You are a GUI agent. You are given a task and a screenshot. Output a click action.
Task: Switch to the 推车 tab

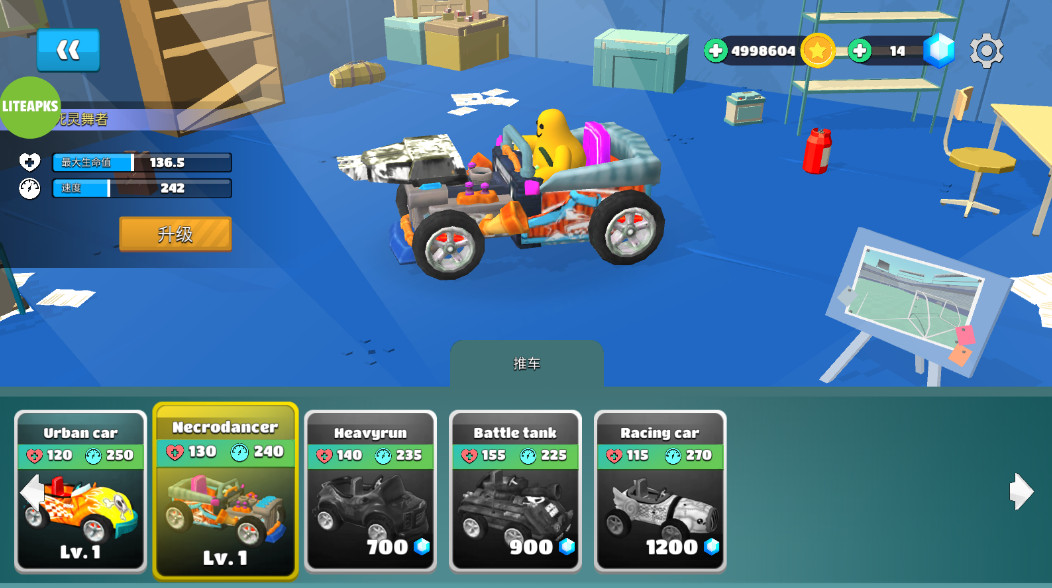[x=527, y=364]
